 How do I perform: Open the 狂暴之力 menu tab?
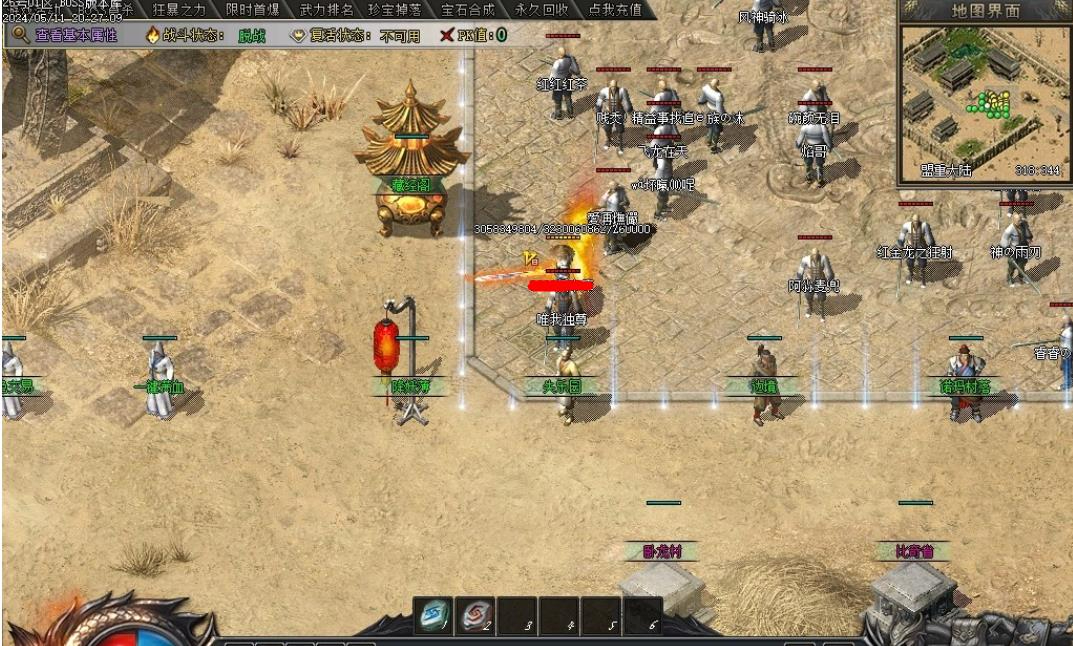[x=178, y=10]
